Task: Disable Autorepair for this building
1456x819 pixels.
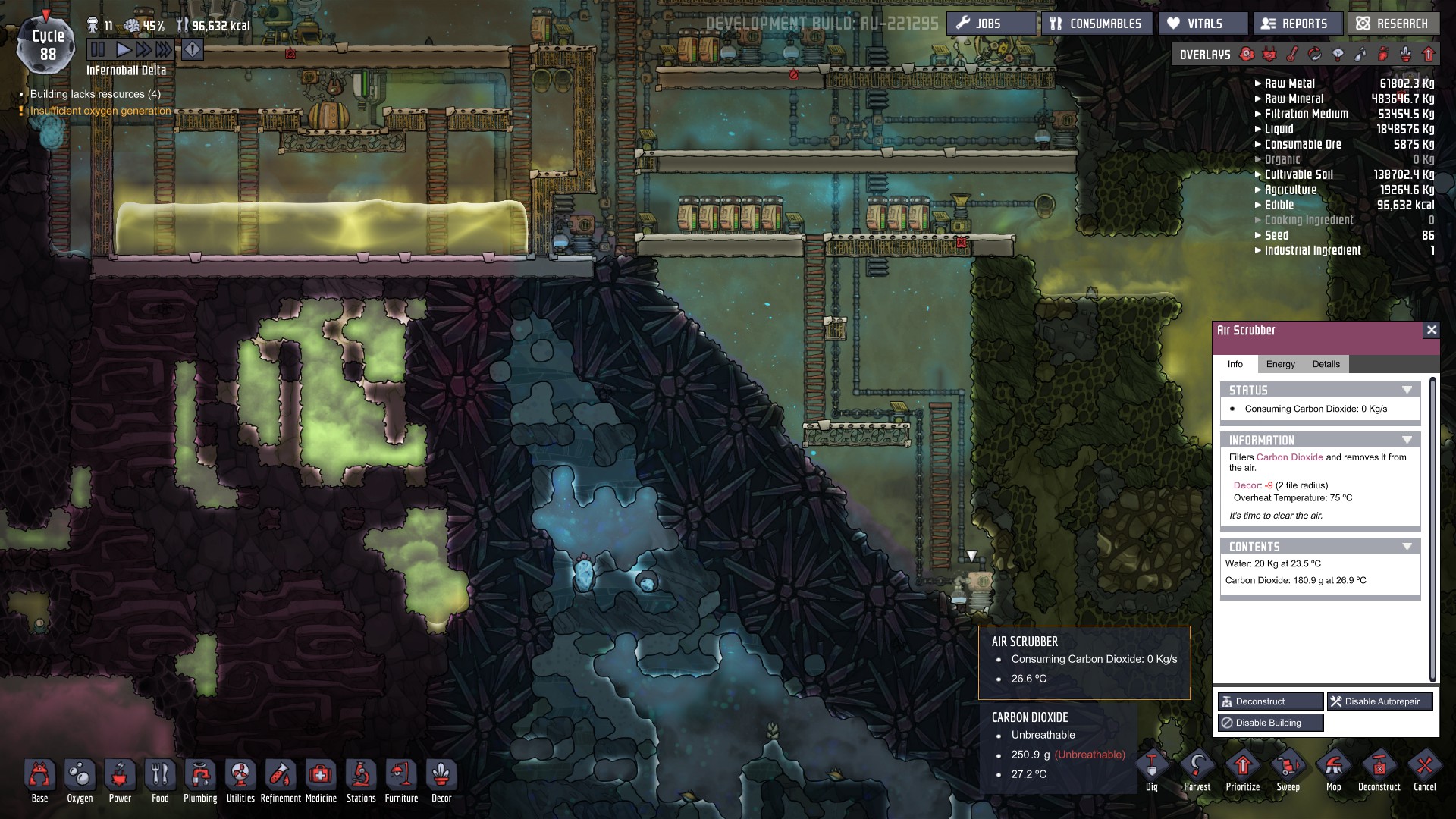Action: 1379,701
